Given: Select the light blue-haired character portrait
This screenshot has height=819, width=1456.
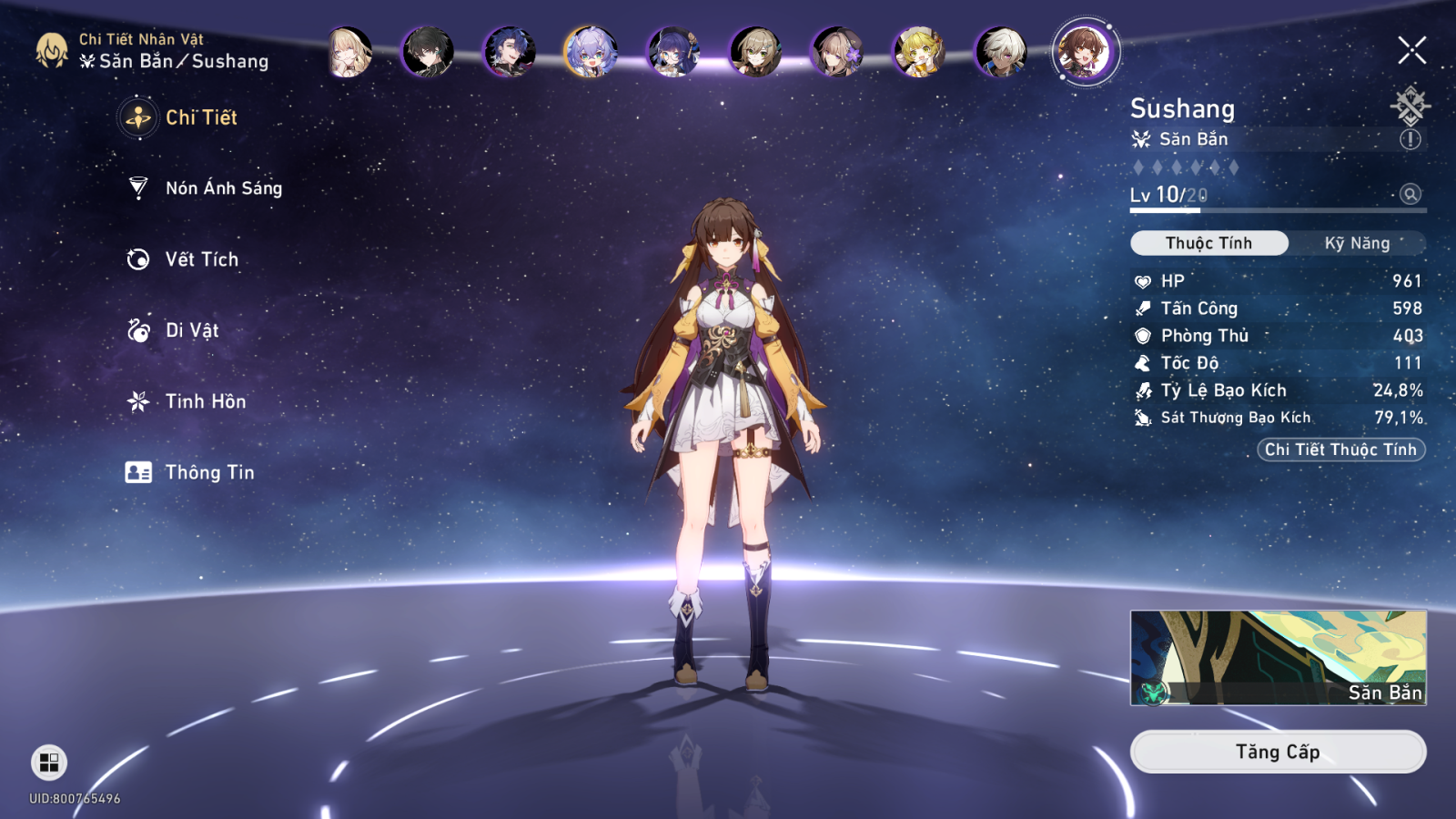Looking at the screenshot, I should pyautogui.click(x=591, y=51).
